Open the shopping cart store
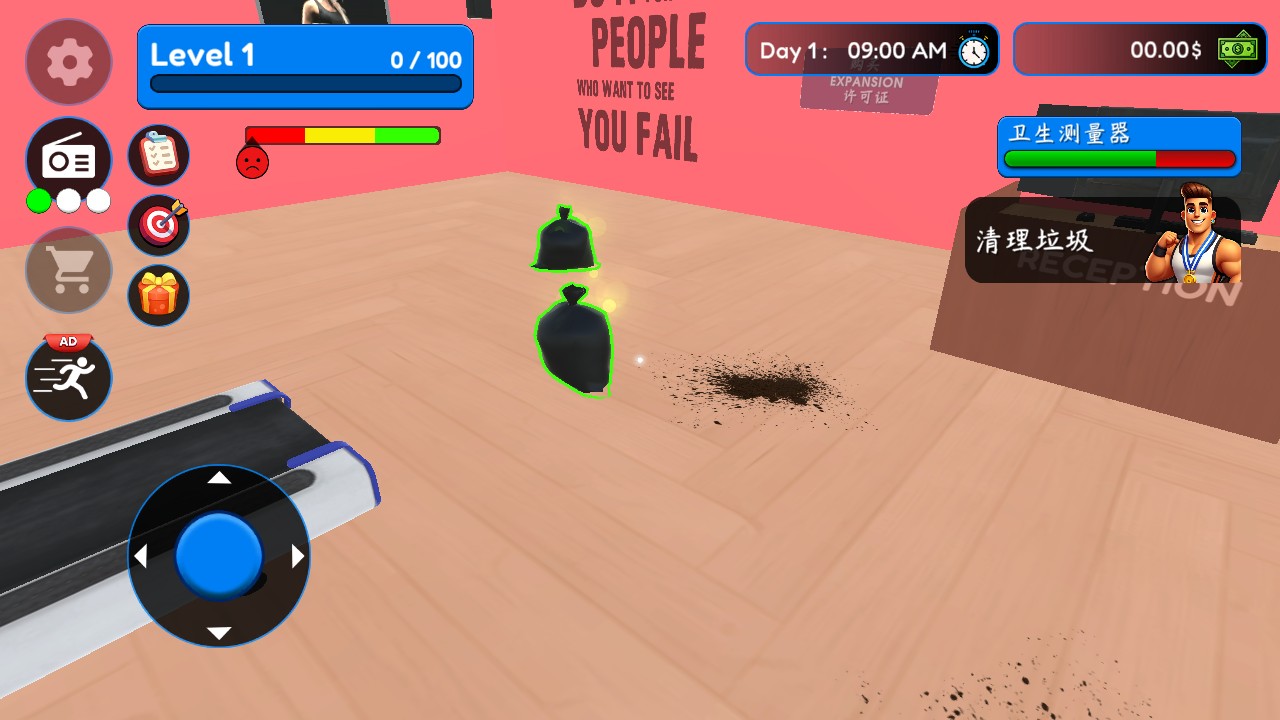Screen dimensions: 1280x720 coord(68,269)
